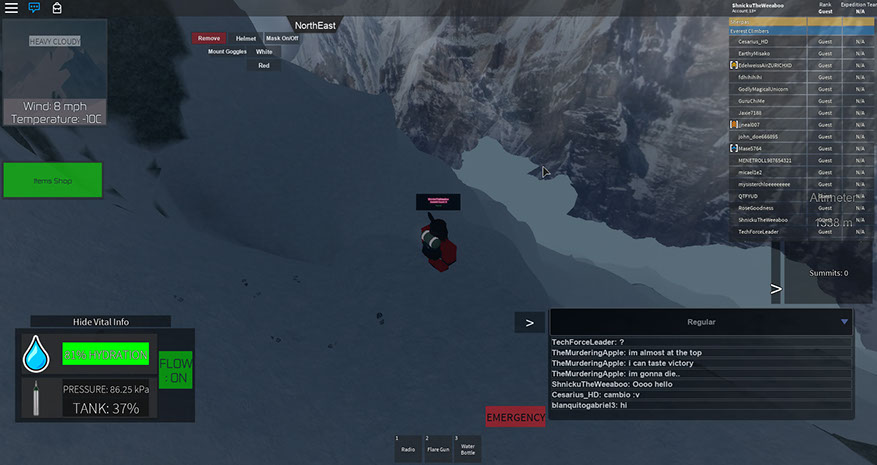This screenshot has height=465, width=877.
Task: Click the arrow beside the Summits panel
Action: [x=775, y=291]
